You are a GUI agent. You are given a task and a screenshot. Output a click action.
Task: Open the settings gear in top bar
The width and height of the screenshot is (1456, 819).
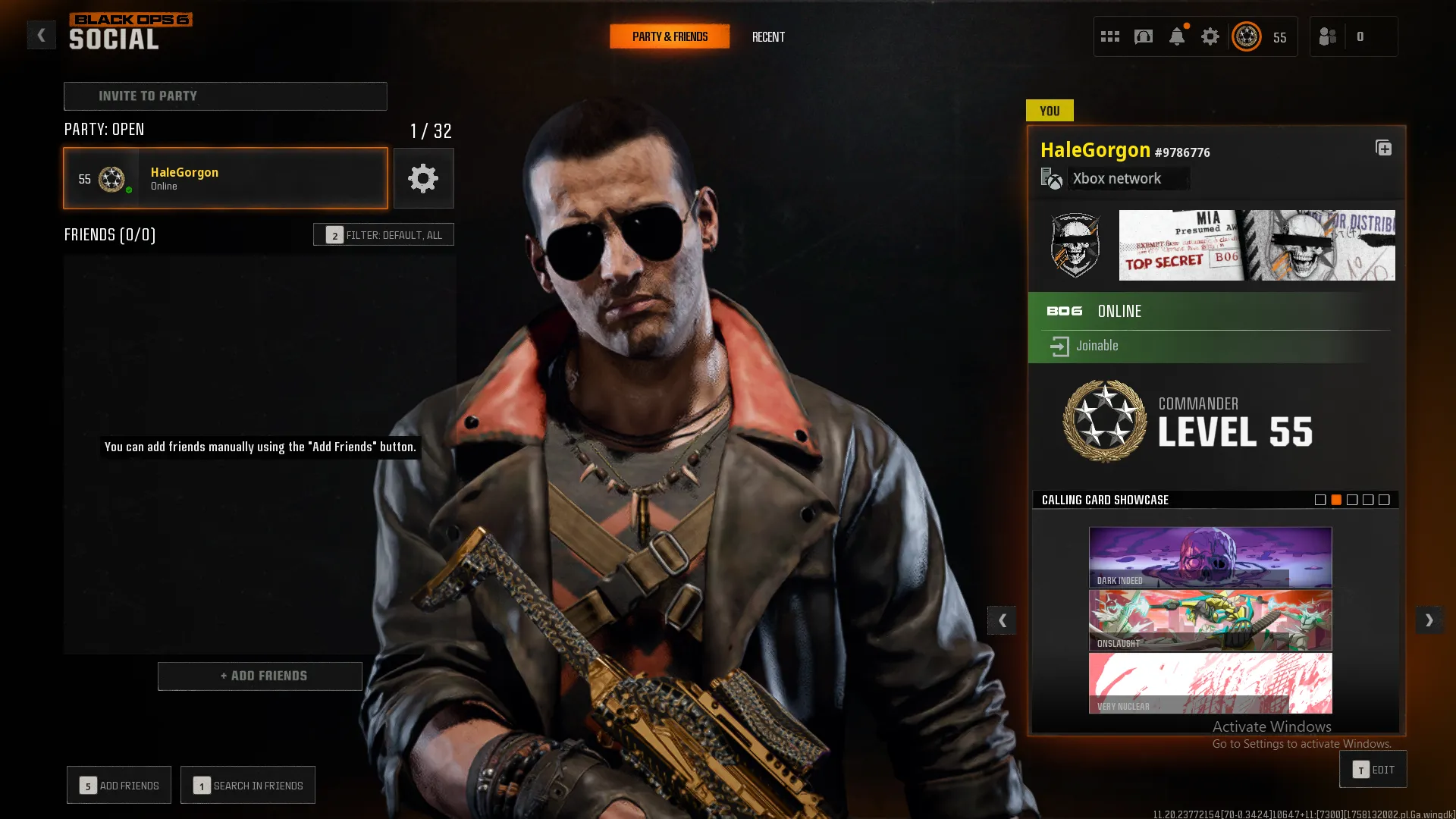tap(1210, 36)
